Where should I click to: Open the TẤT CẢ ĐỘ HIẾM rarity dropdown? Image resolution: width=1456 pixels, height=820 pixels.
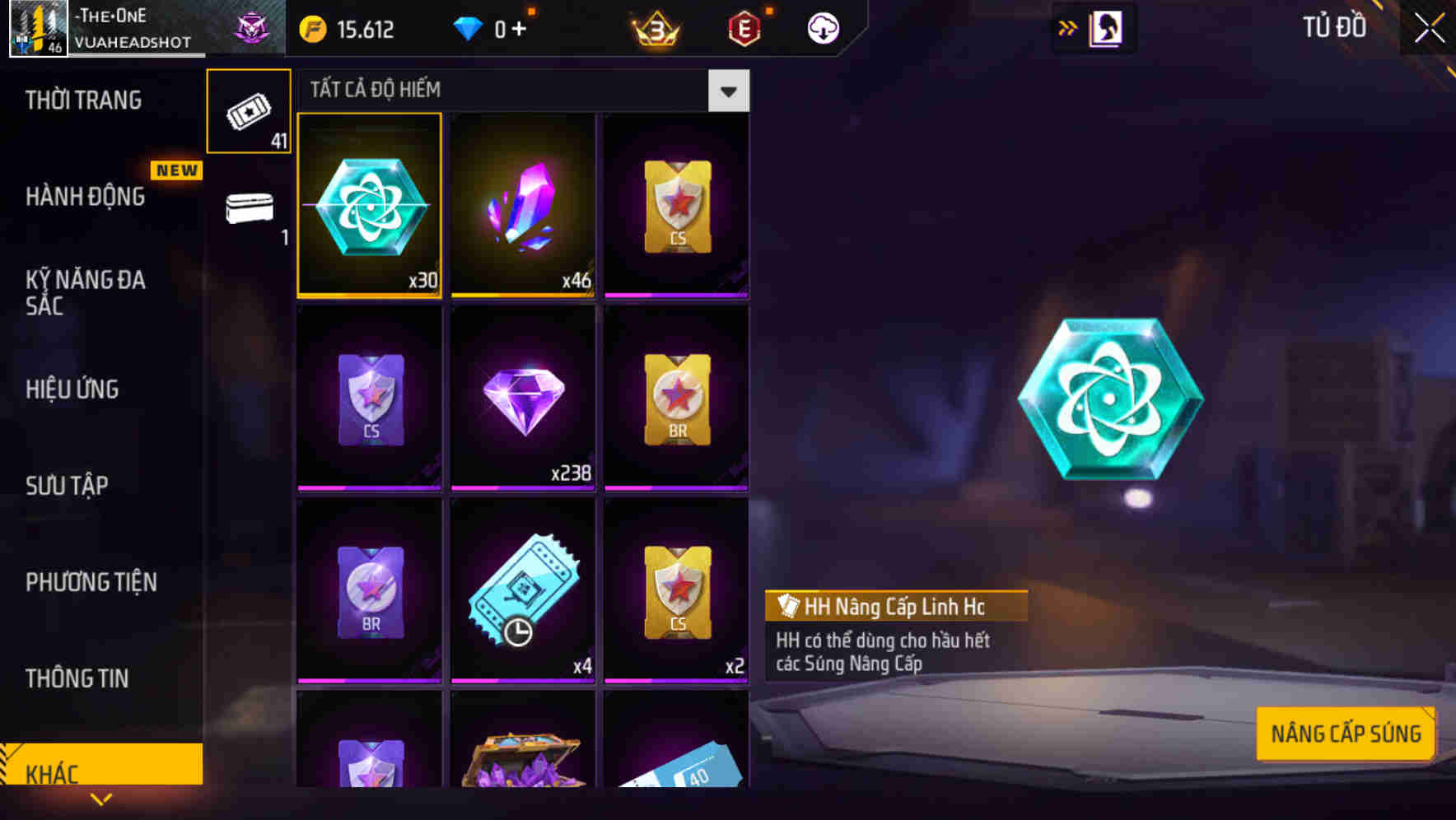tap(728, 91)
